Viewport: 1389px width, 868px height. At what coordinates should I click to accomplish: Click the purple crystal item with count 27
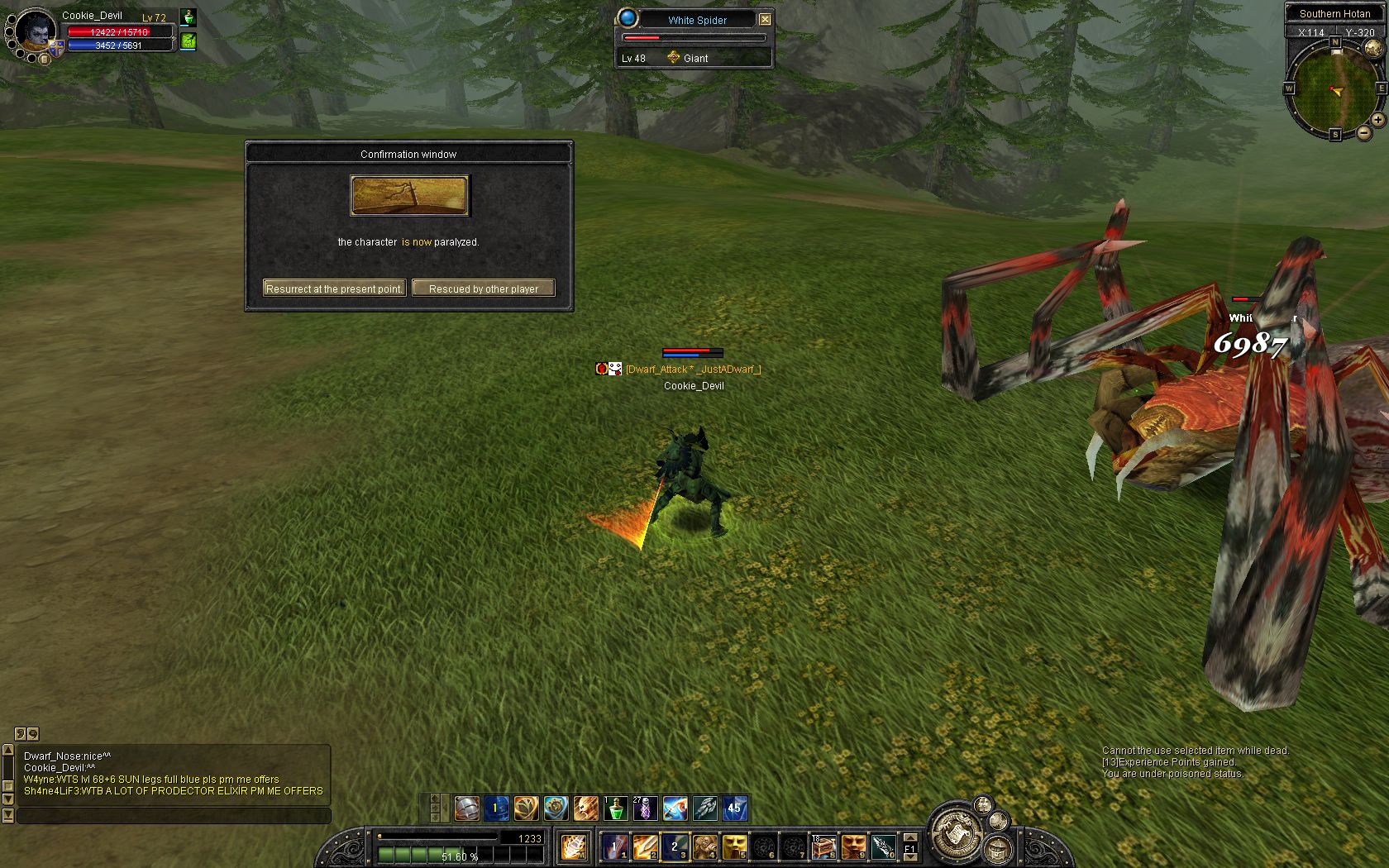[645, 808]
